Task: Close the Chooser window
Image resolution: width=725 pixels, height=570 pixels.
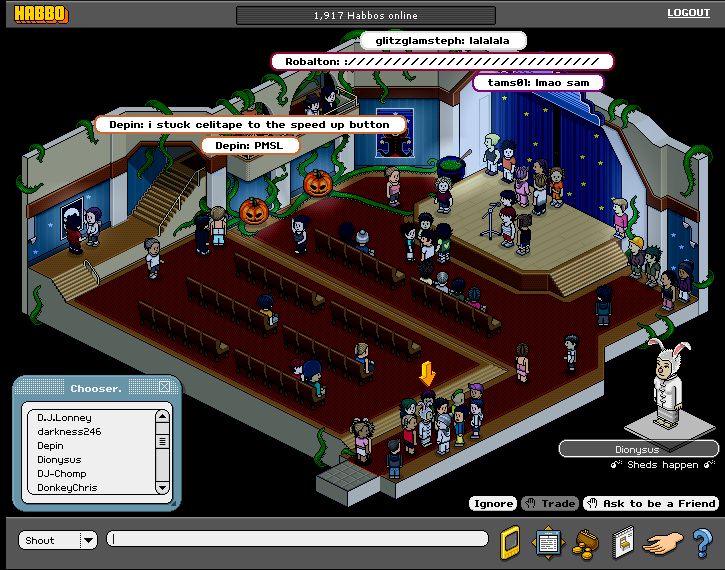Action: [x=164, y=387]
